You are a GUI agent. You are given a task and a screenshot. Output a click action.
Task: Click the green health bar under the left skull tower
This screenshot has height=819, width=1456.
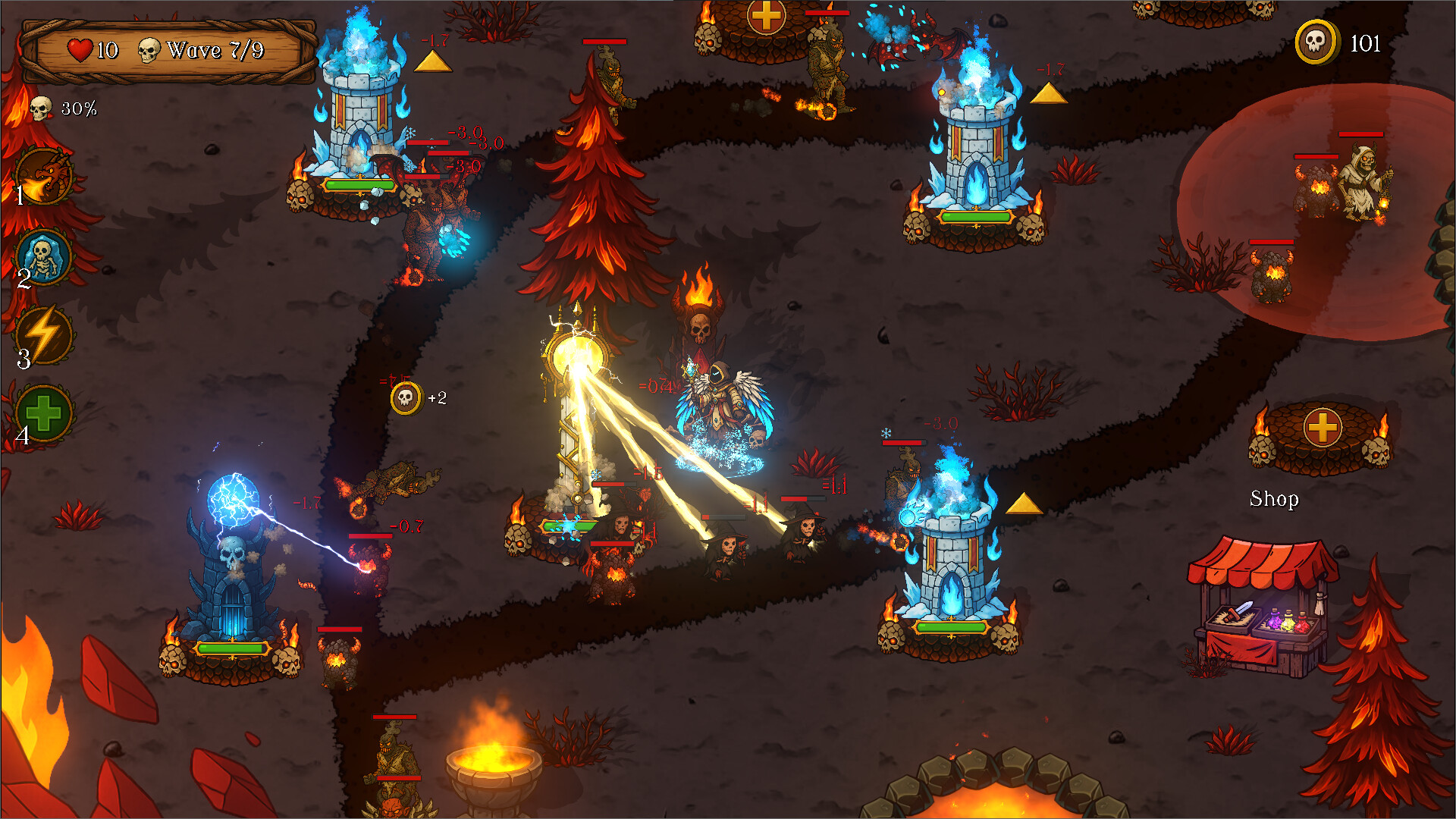[x=230, y=648]
